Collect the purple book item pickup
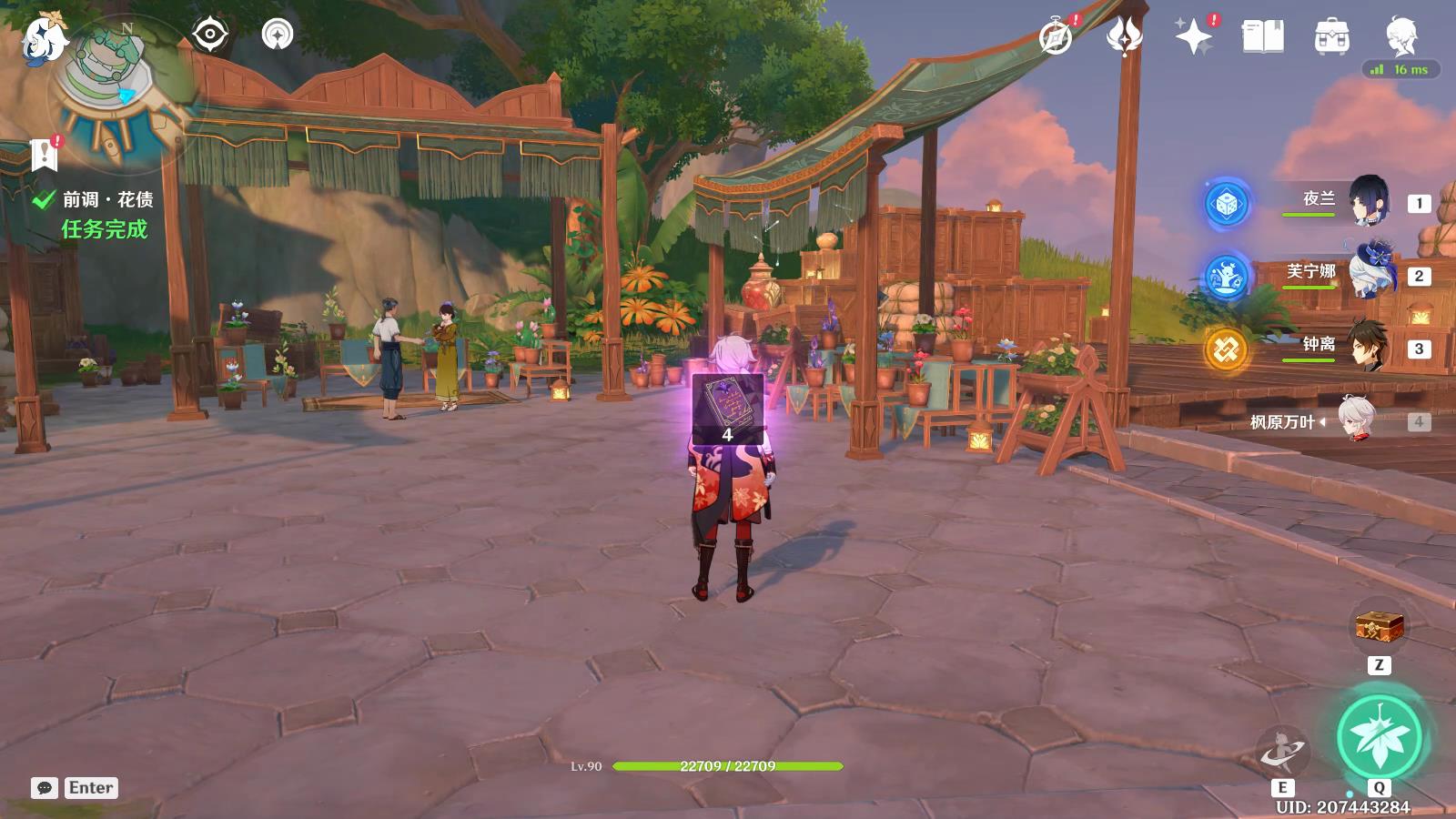 tap(727, 409)
